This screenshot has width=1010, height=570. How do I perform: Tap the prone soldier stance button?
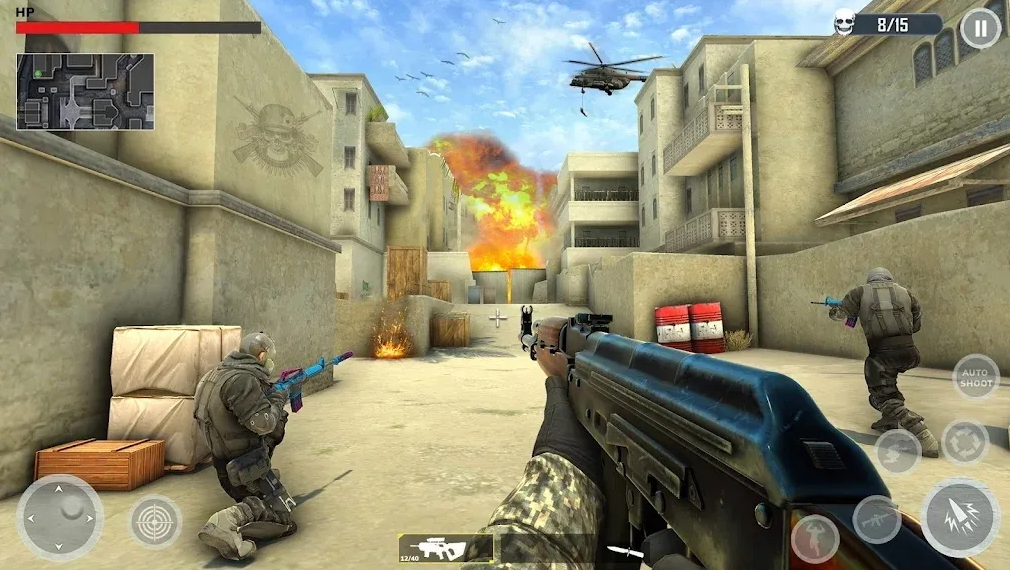897,451
